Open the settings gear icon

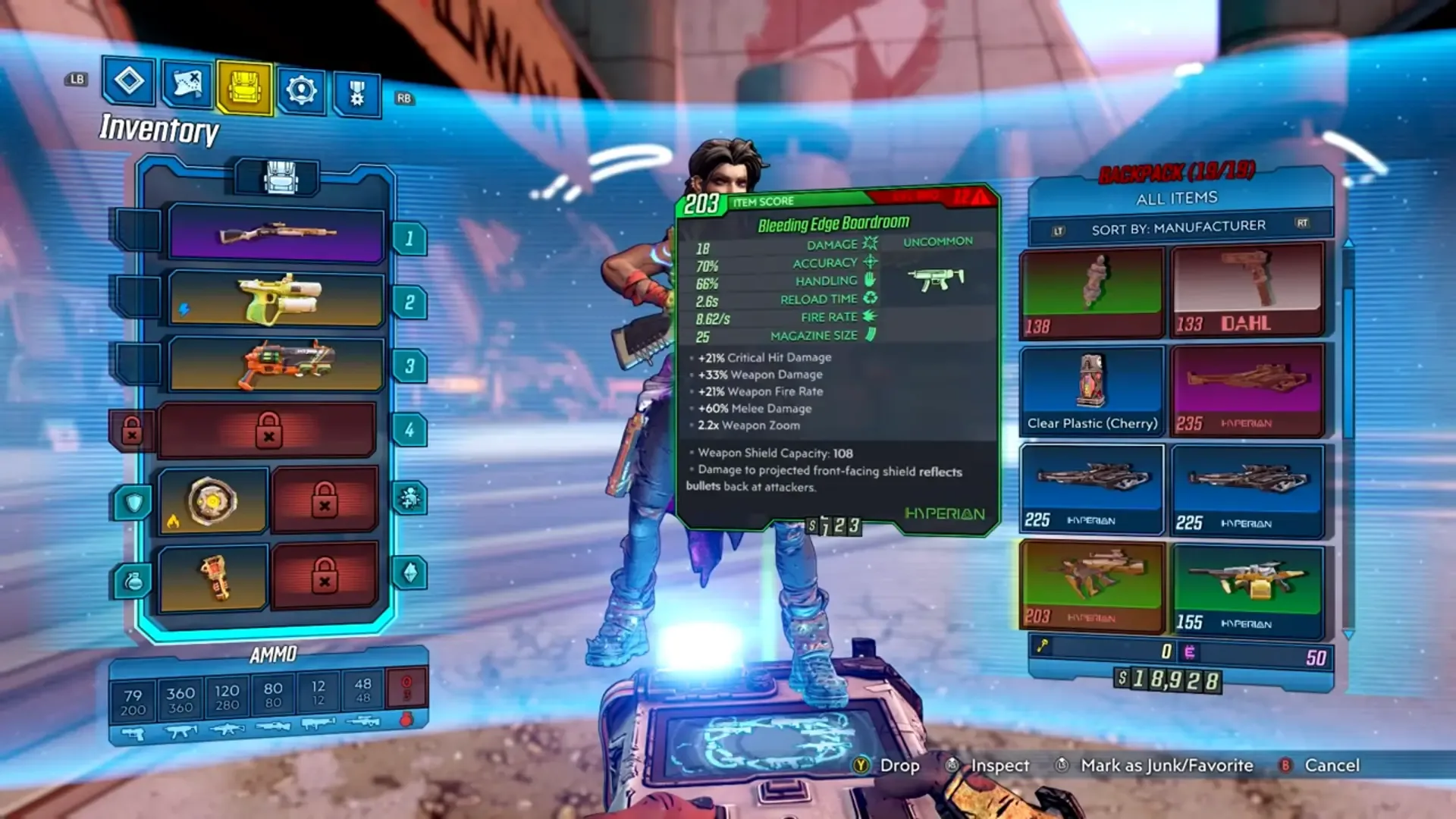coord(302,89)
